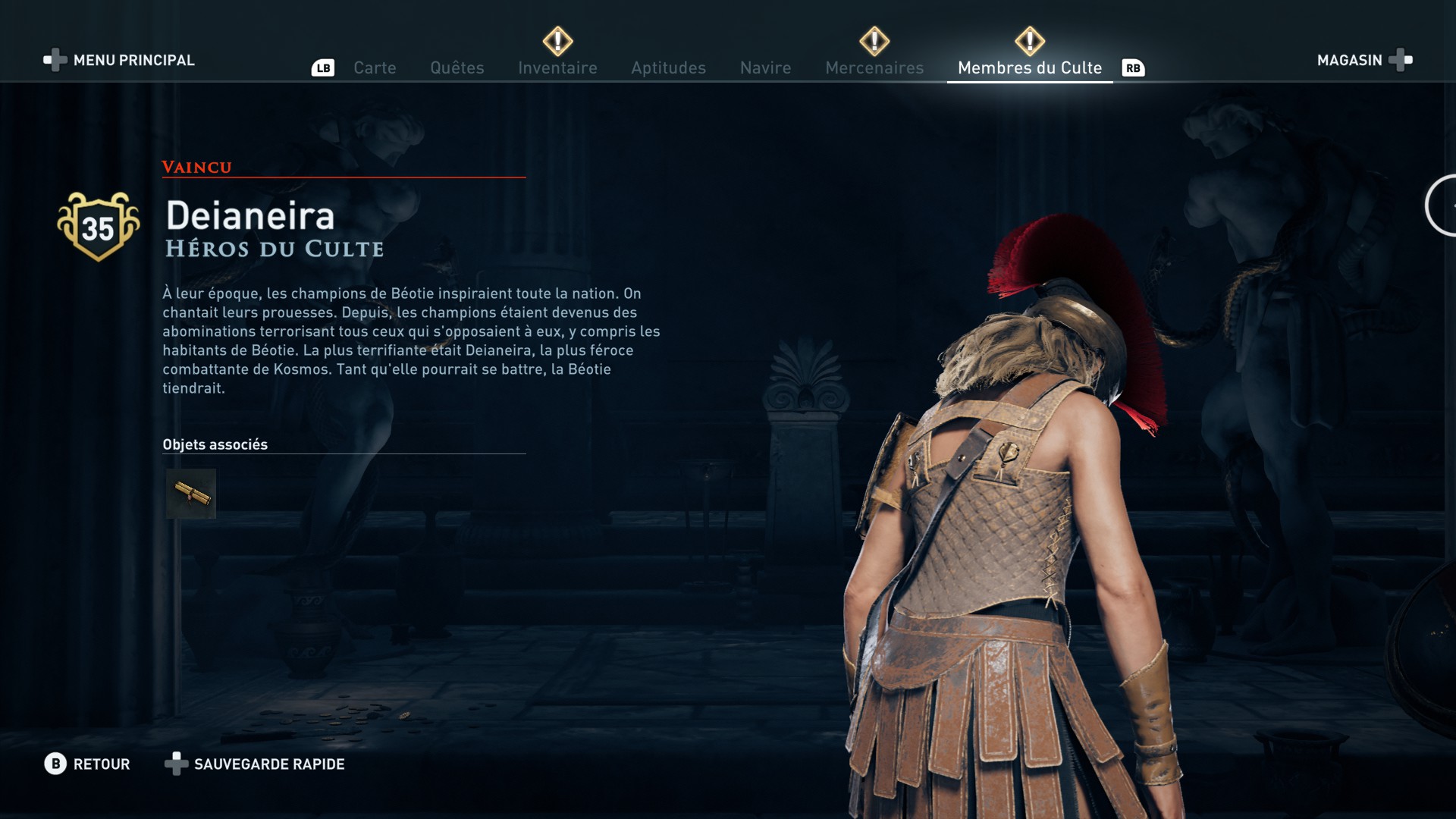Viewport: 1456px width, 819px height.
Task: Select the scroll item under Objets associés
Action: click(191, 494)
